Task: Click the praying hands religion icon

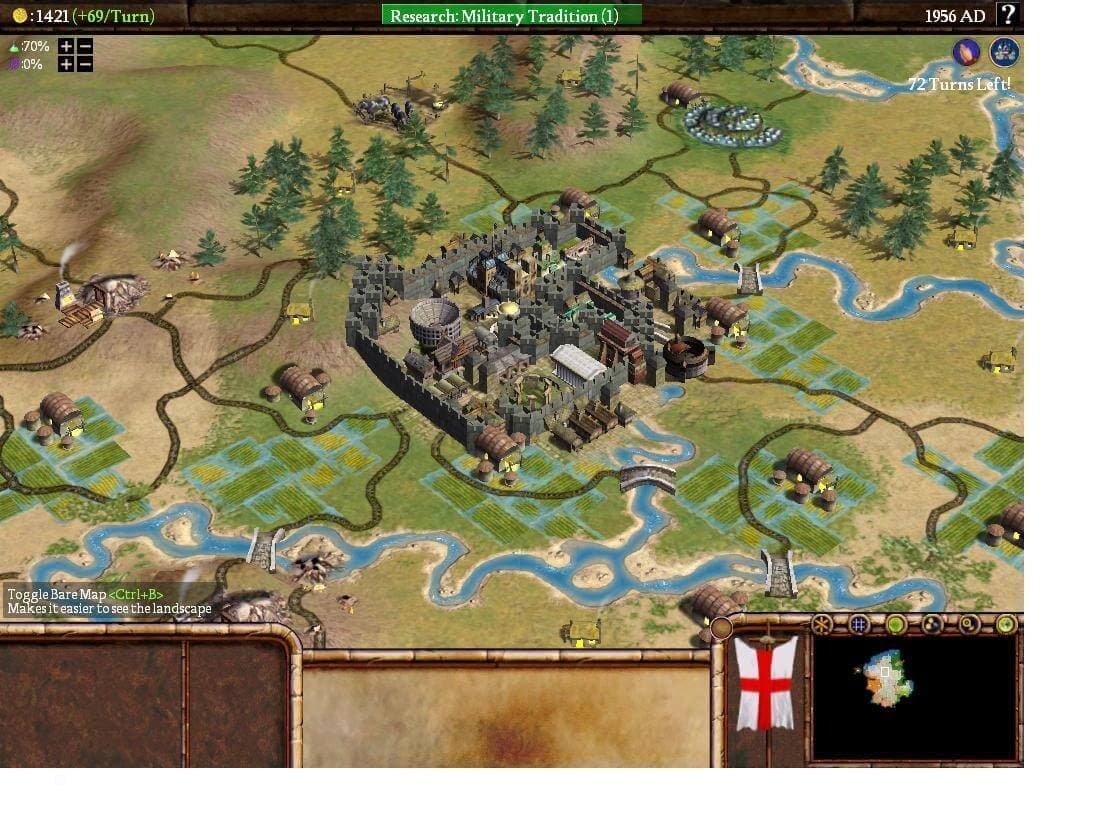Action: [x=966, y=52]
